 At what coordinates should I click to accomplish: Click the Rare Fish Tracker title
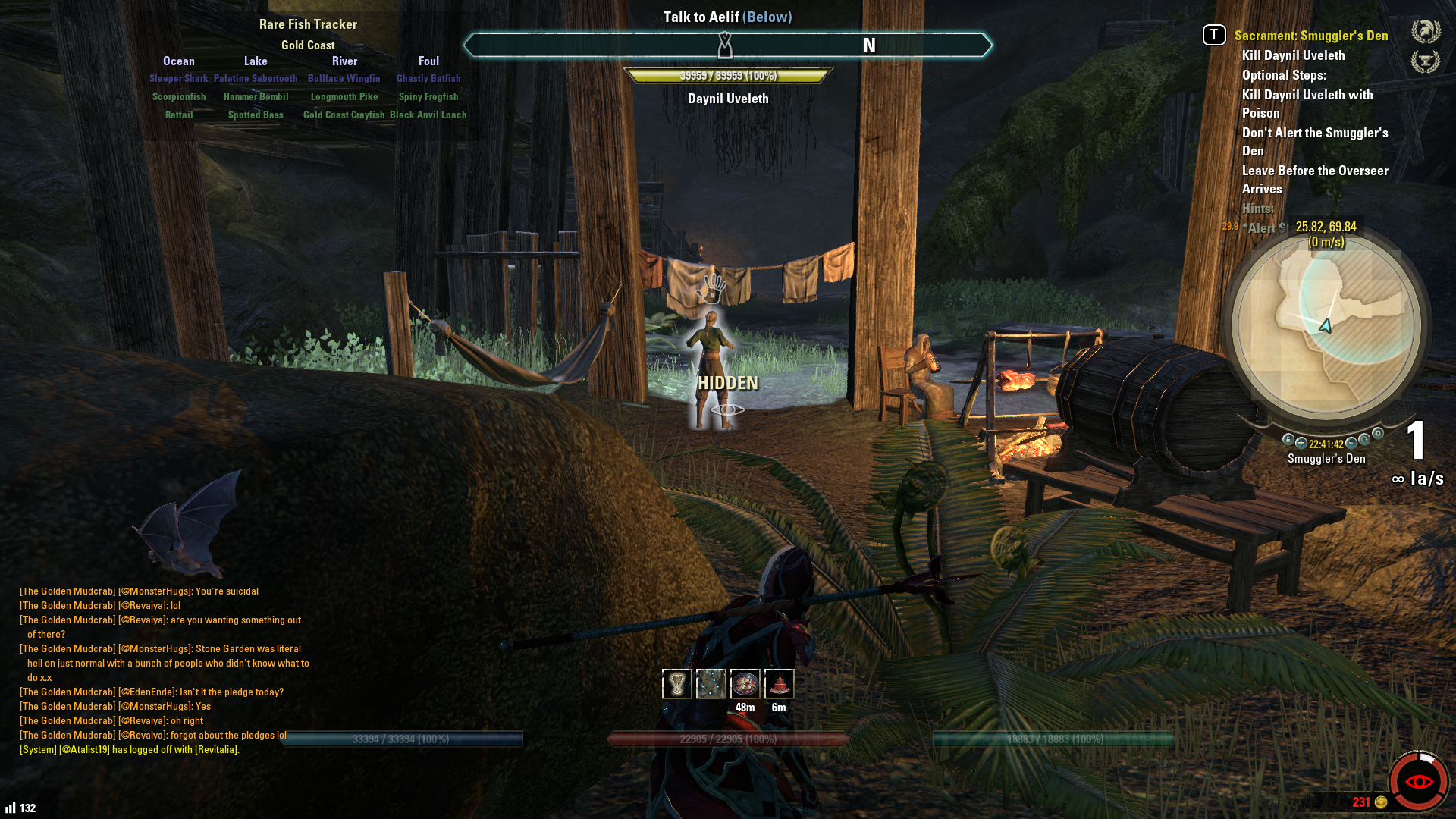(308, 24)
